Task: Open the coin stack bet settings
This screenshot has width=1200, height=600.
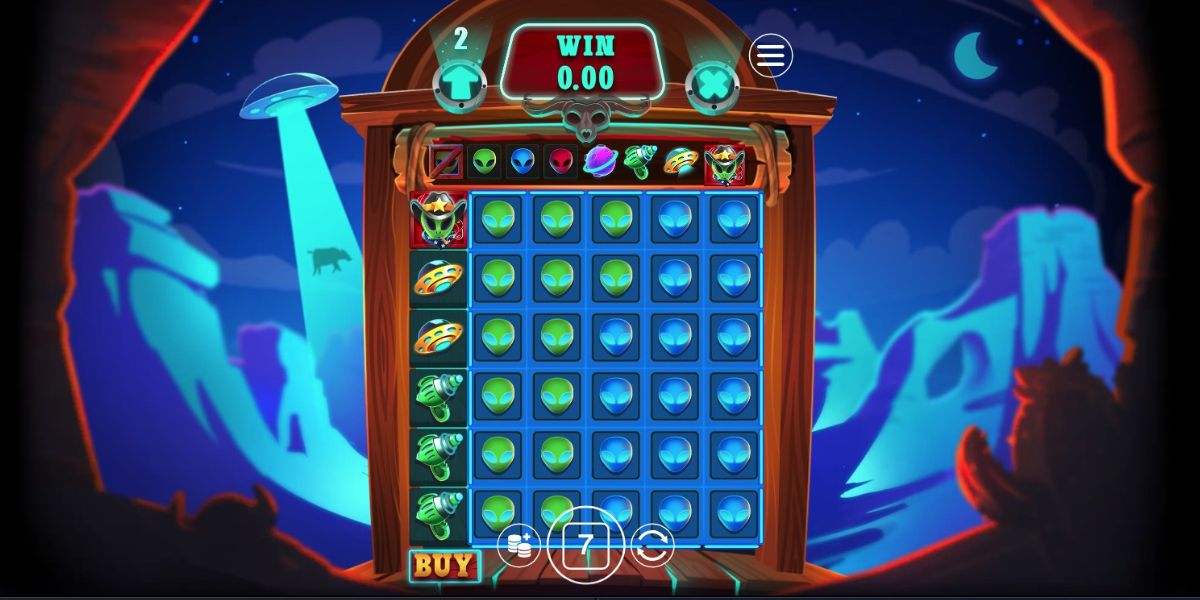Action: (518, 545)
